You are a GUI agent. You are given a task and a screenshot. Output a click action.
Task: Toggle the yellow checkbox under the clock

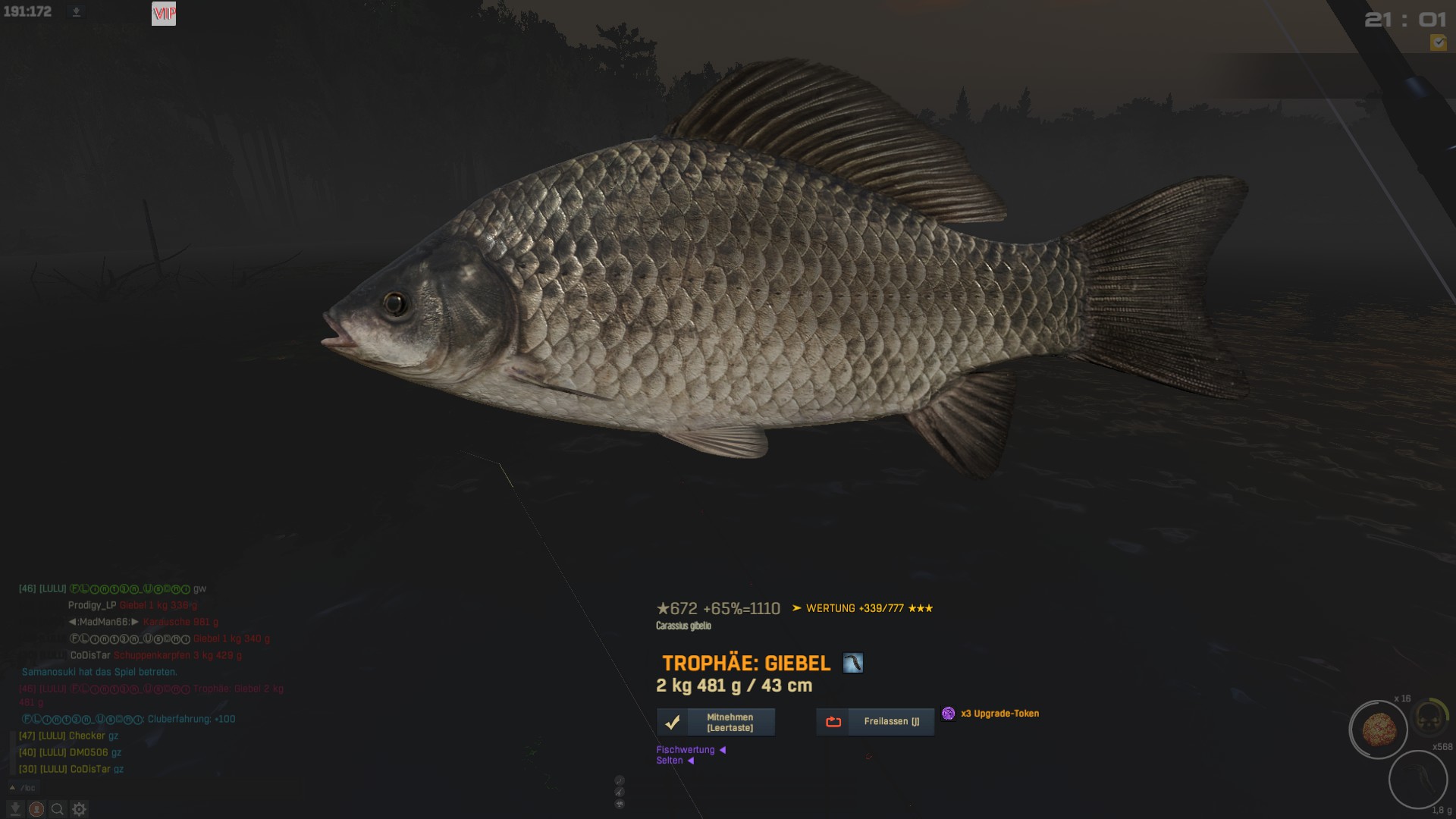[1438, 42]
